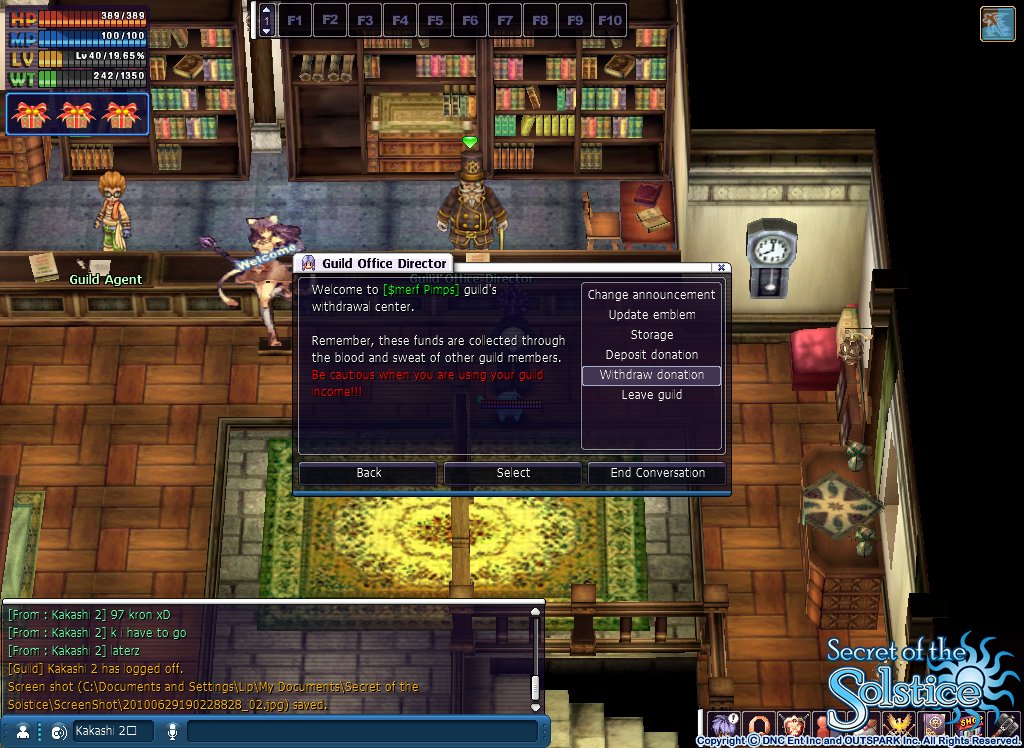
Task: Click the character portrait with exclamation mark
Action: pyautogui.click(x=723, y=723)
